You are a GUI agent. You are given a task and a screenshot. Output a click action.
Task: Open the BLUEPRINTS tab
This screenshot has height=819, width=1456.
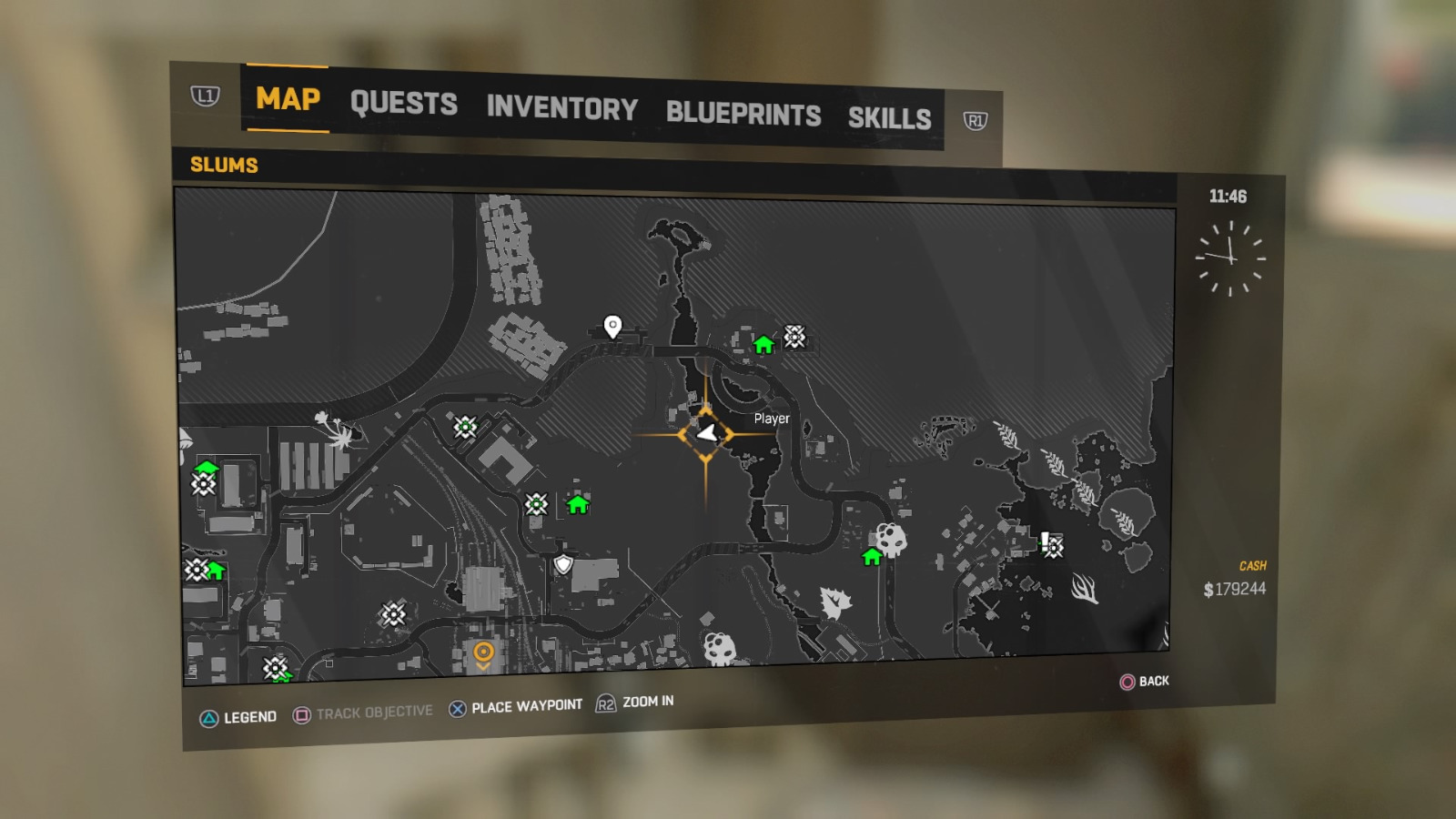(743, 116)
